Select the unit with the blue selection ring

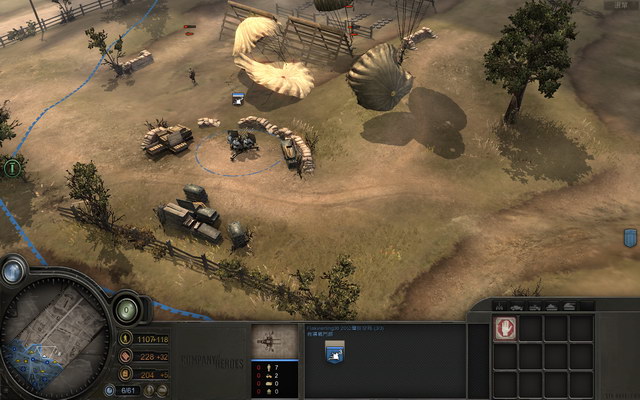(241, 146)
